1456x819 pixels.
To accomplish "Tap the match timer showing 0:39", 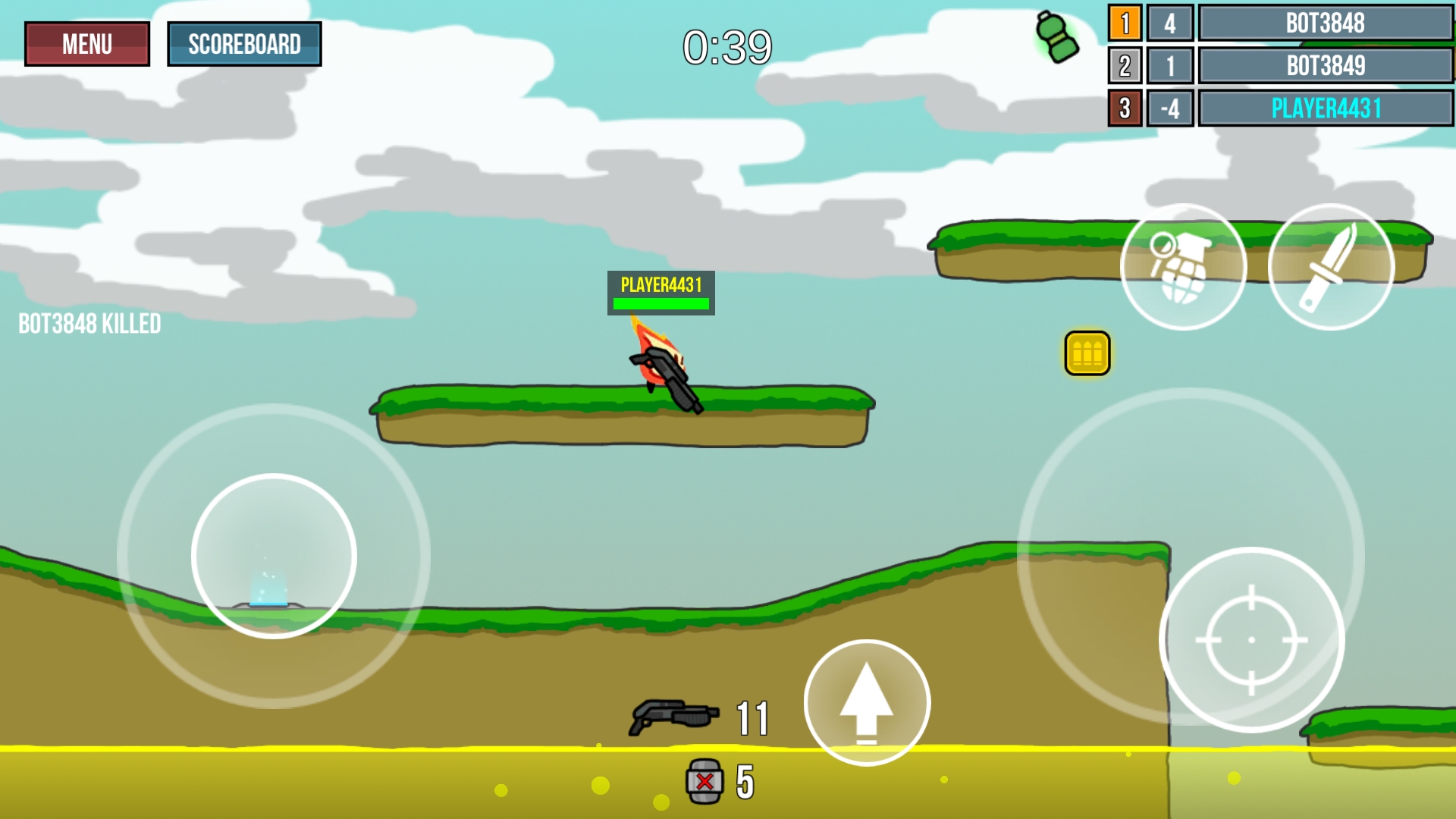I will coord(729,47).
